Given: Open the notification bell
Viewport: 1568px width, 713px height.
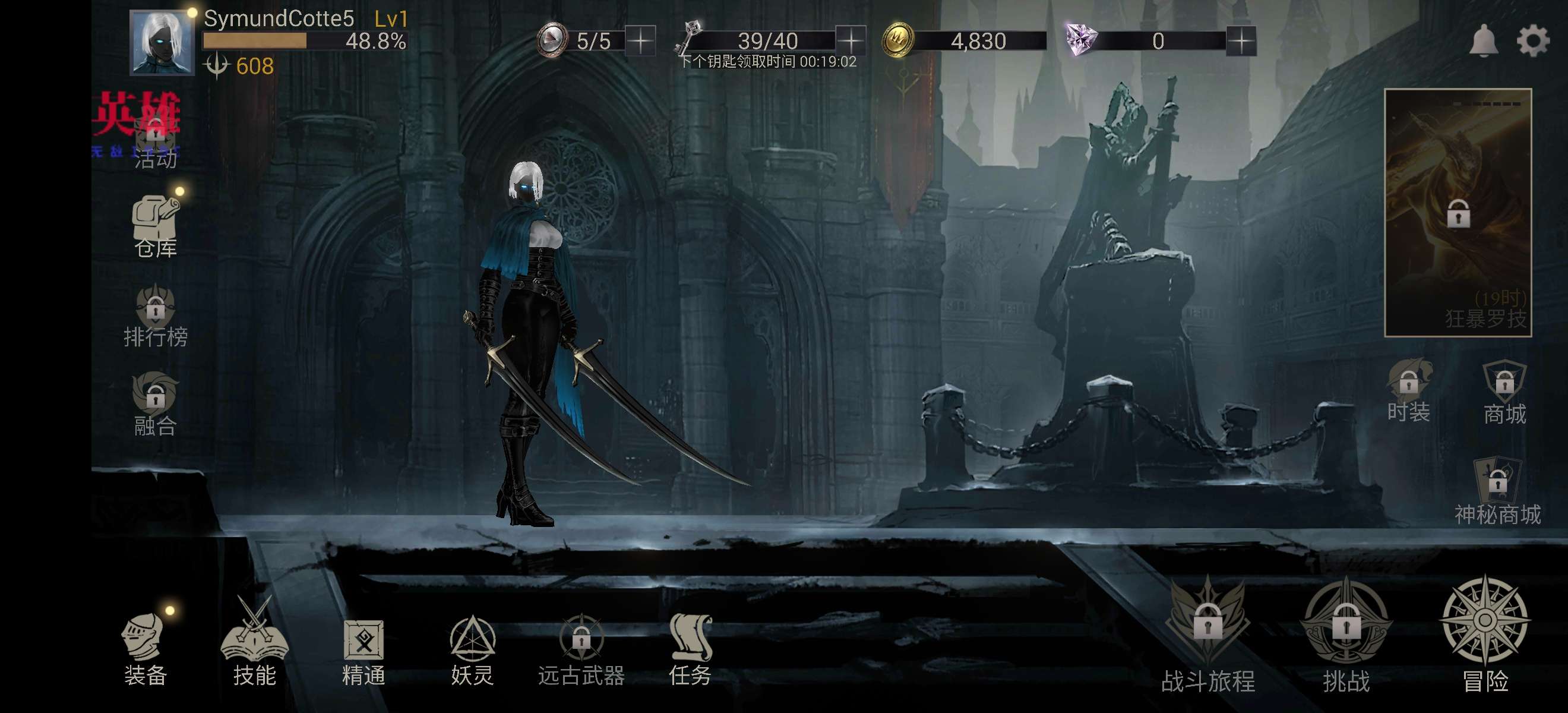Looking at the screenshot, I should [1484, 41].
